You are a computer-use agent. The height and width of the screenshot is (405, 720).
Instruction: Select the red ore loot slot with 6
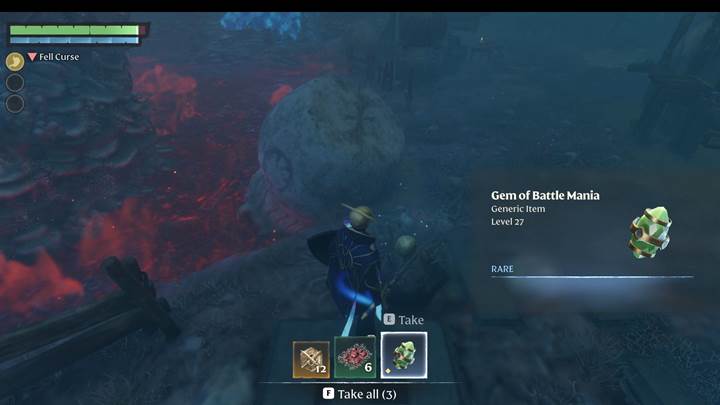coord(355,357)
